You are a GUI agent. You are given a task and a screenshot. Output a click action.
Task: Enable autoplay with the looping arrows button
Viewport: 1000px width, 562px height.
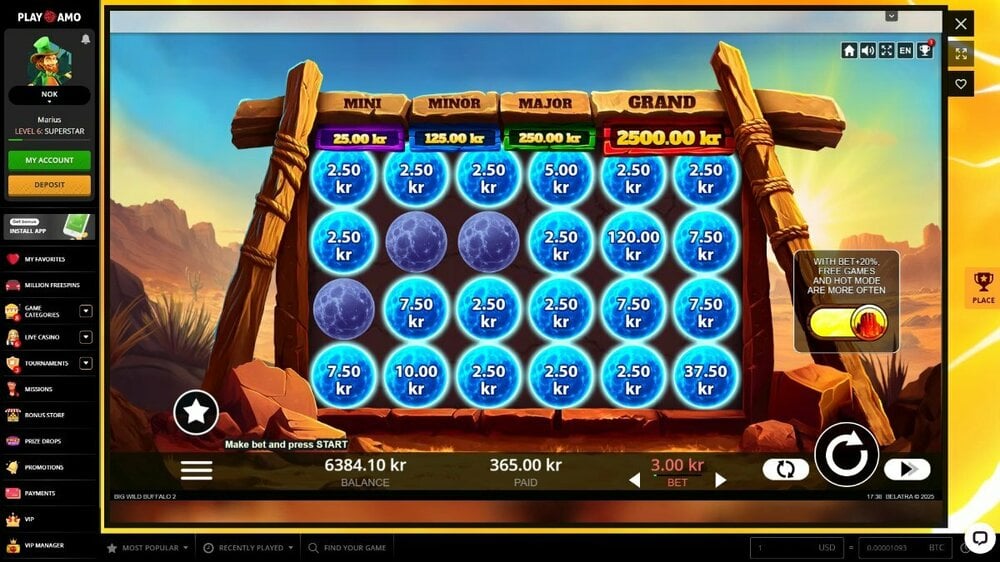785,469
